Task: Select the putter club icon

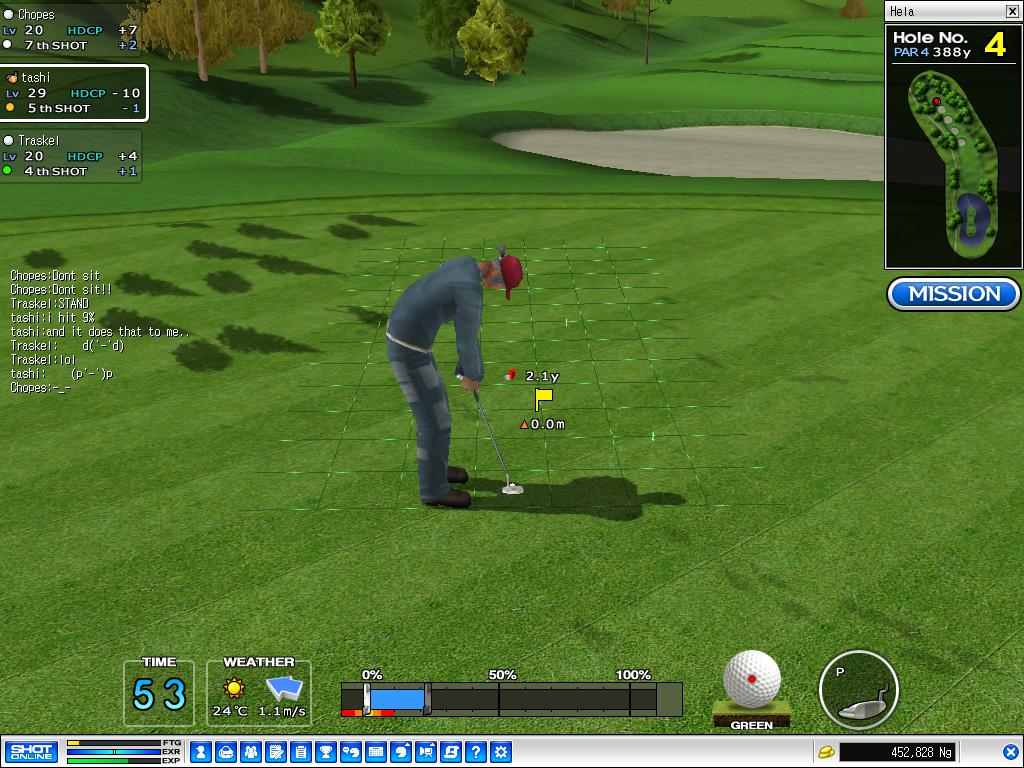Action: 858,690
